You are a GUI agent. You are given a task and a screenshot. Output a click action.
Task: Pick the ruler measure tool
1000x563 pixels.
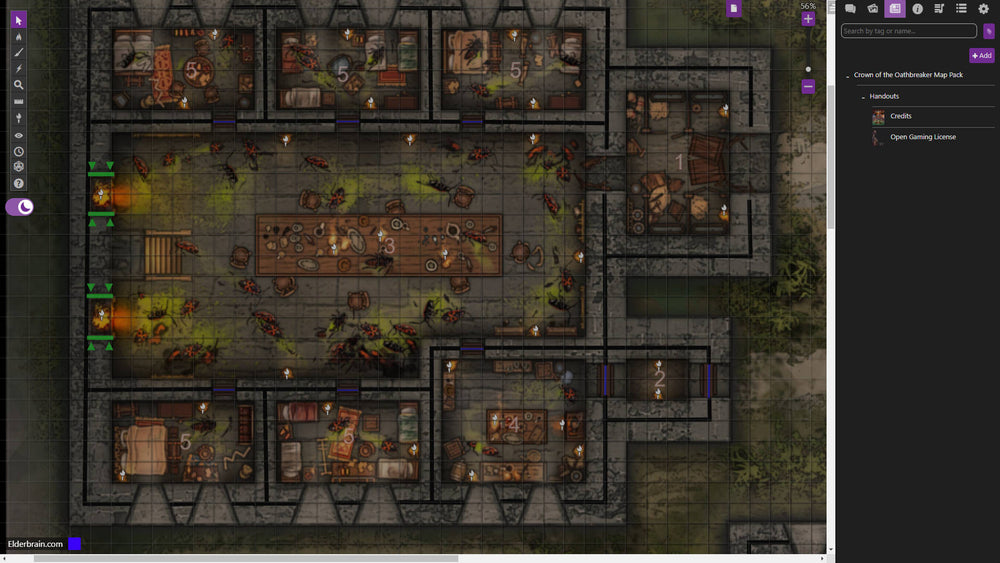[18, 102]
